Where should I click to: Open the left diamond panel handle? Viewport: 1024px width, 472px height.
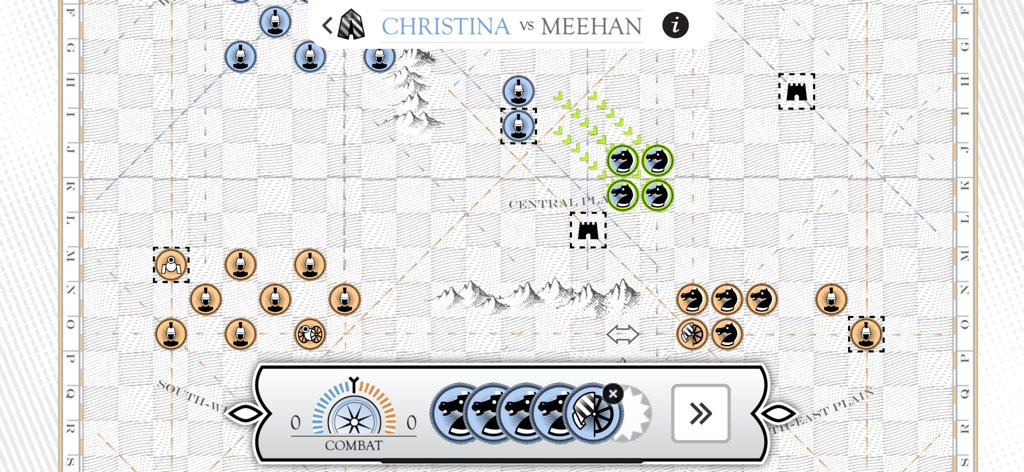click(245, 413)
